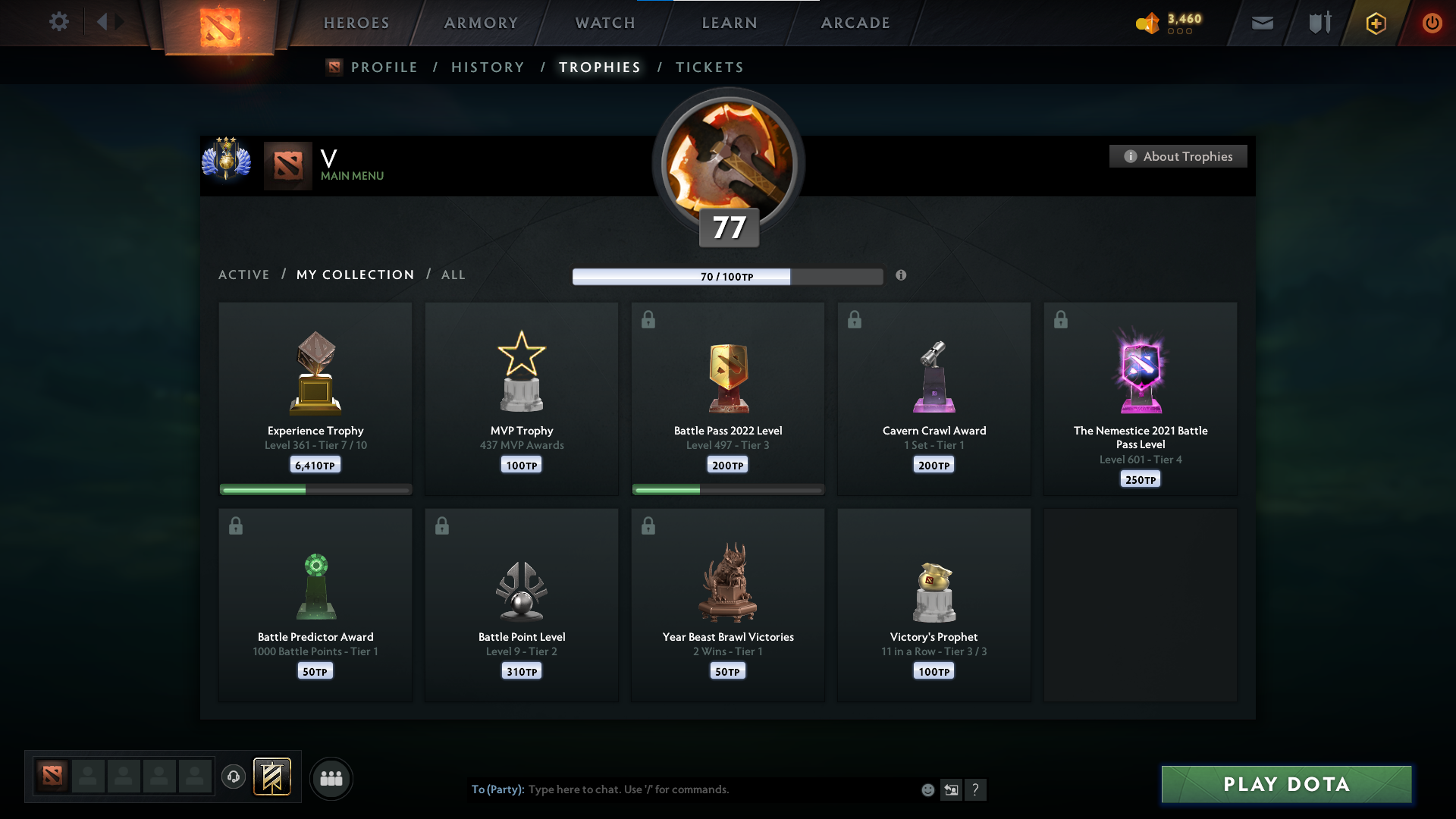Click the About Trophies info button

pos(1178,156)
